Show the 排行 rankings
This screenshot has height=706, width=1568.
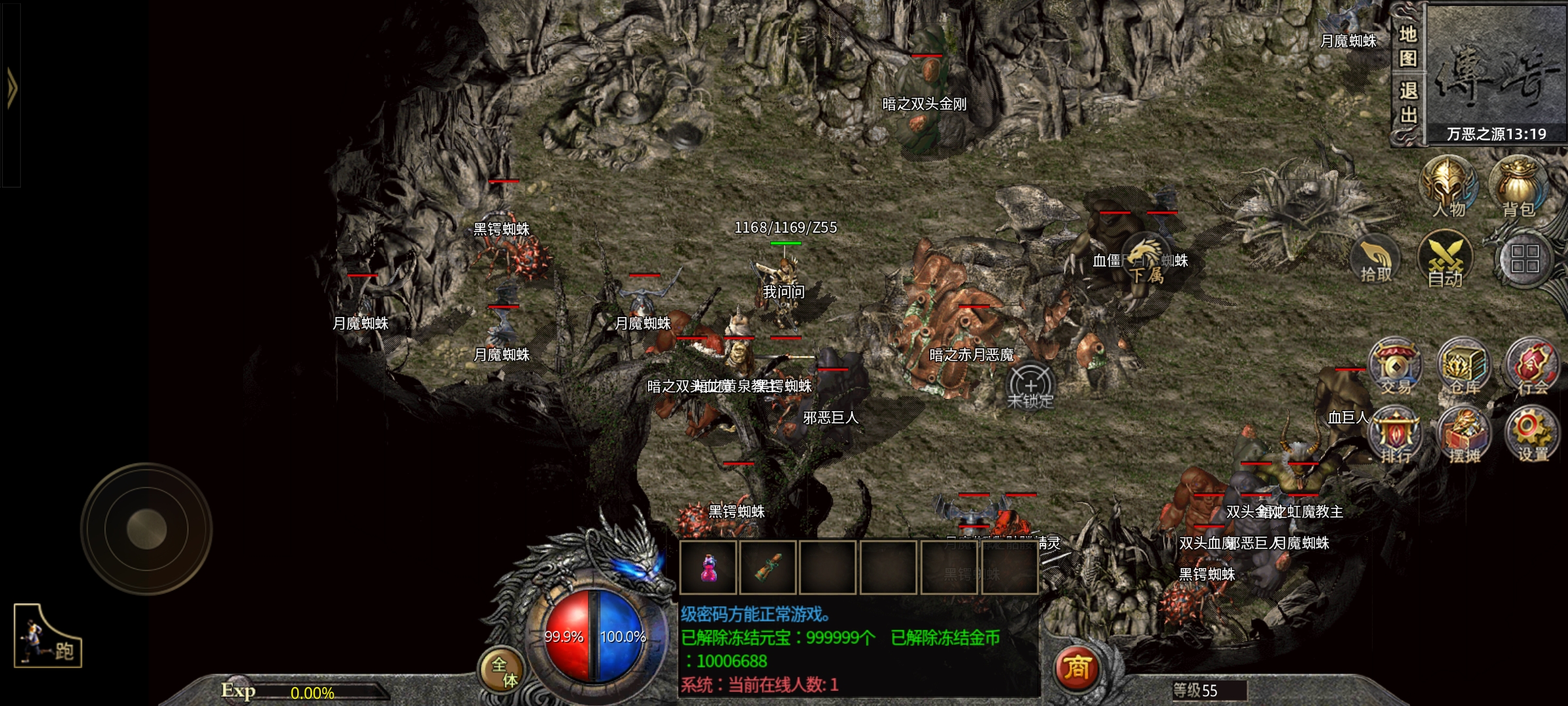tap(1396, 435)
